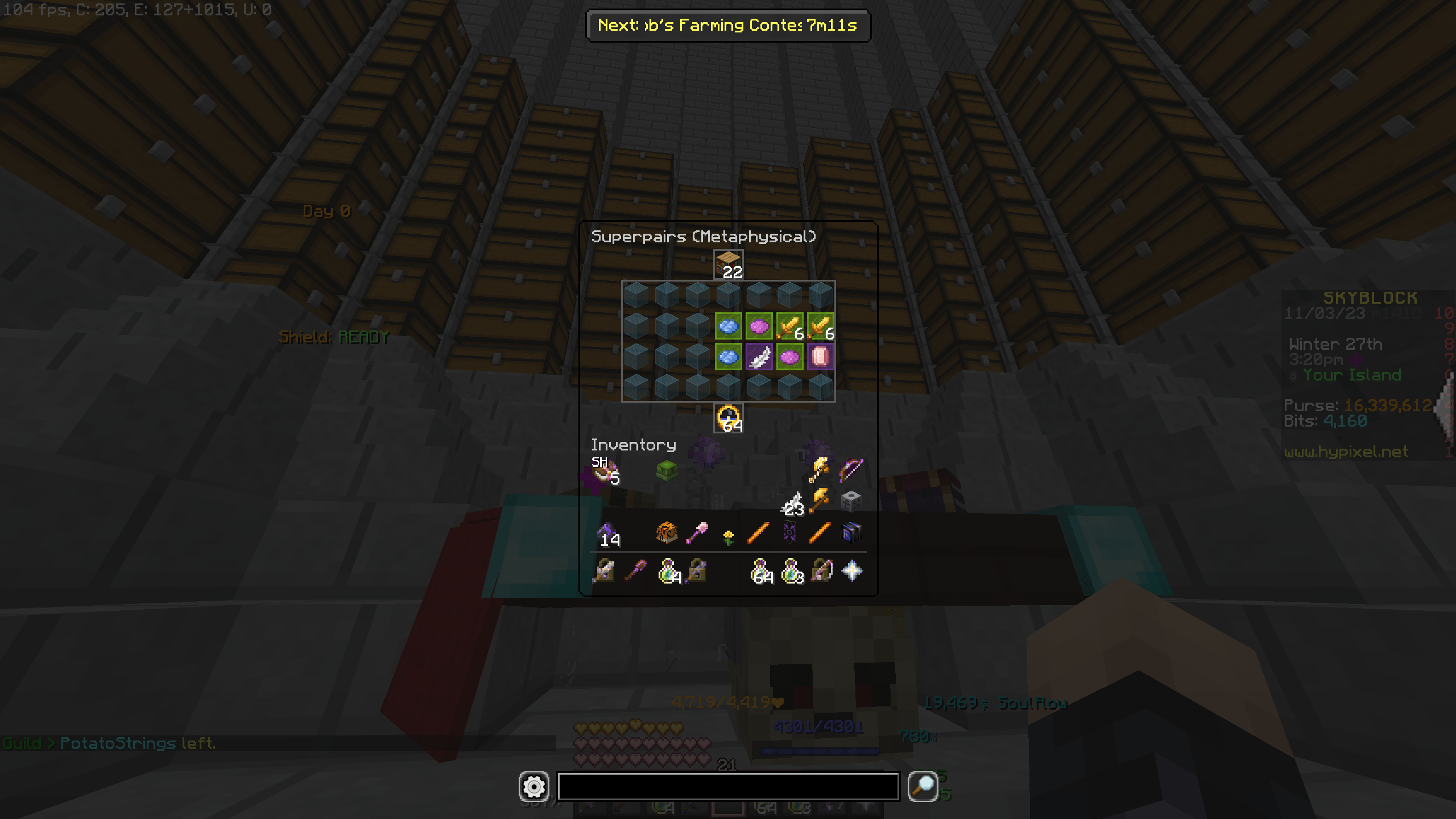Flip the bookshelf card above the Superpairs board
The height and width of the screenshot is (819, 1456).
[x=728, y=263]
